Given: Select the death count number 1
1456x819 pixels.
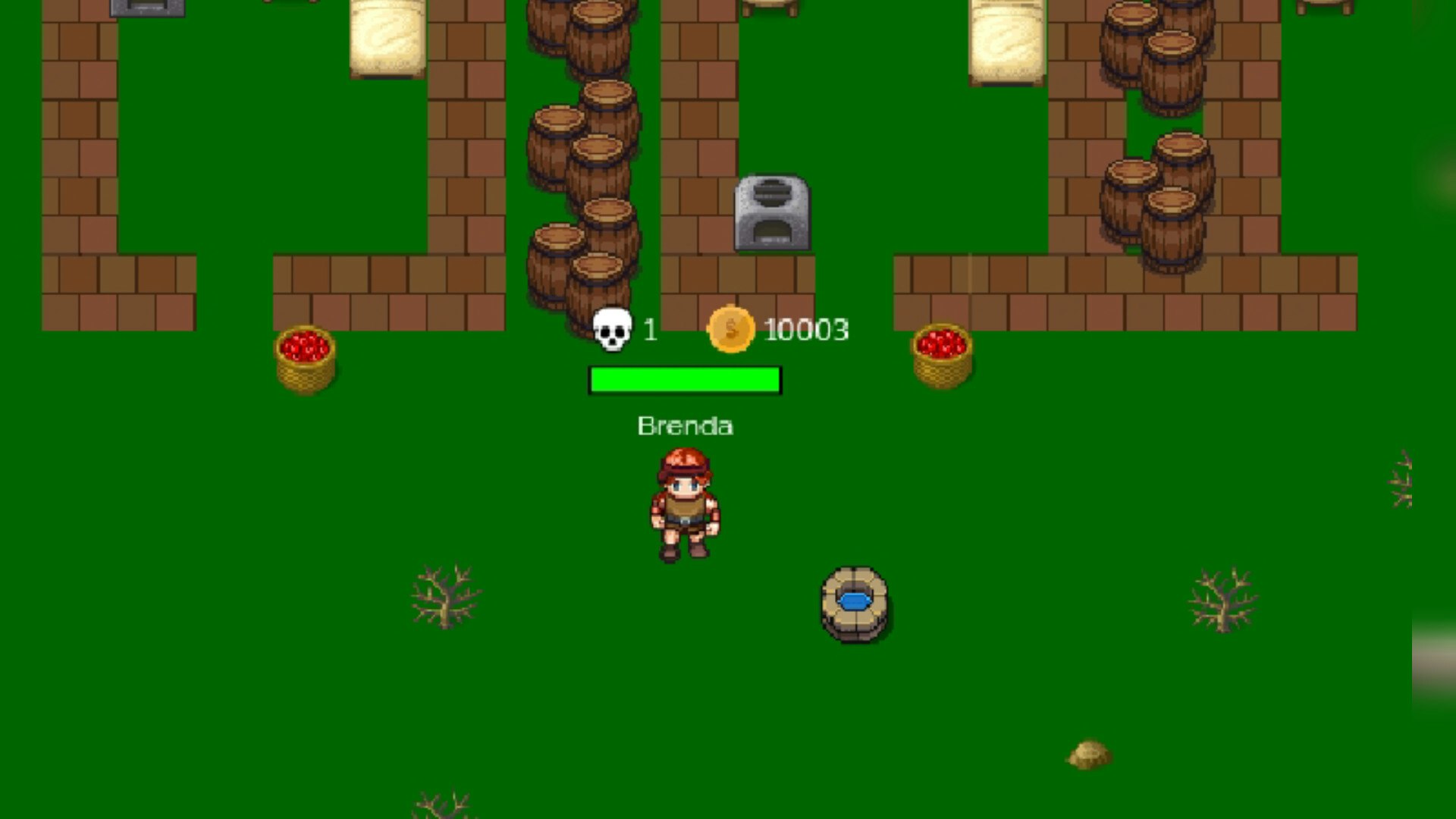Looking at the screenshot, I should point(648,331).
